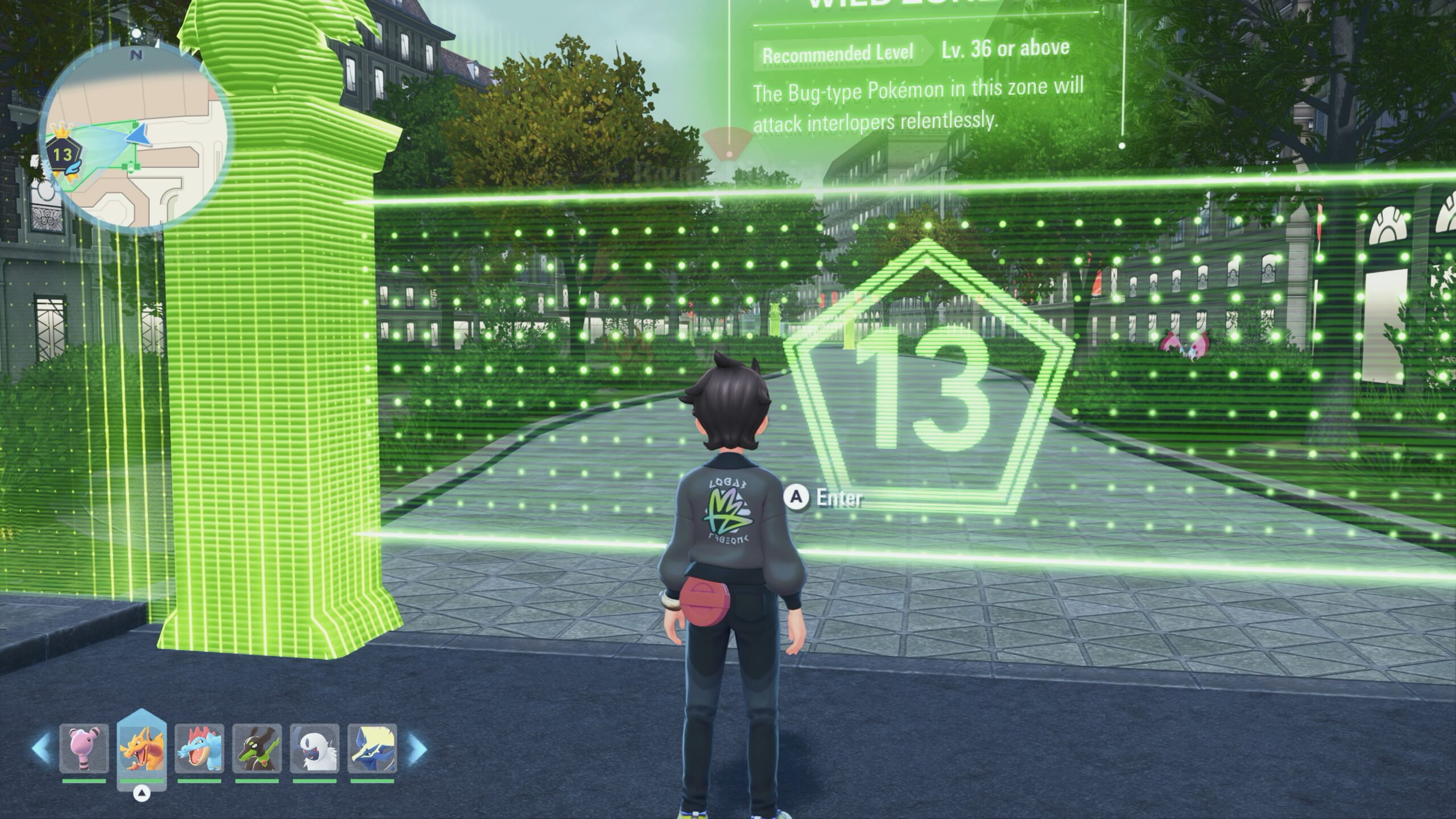Pick Absol from the party bar
Viewport: 1456px width, 819px height.
(315, 748)
